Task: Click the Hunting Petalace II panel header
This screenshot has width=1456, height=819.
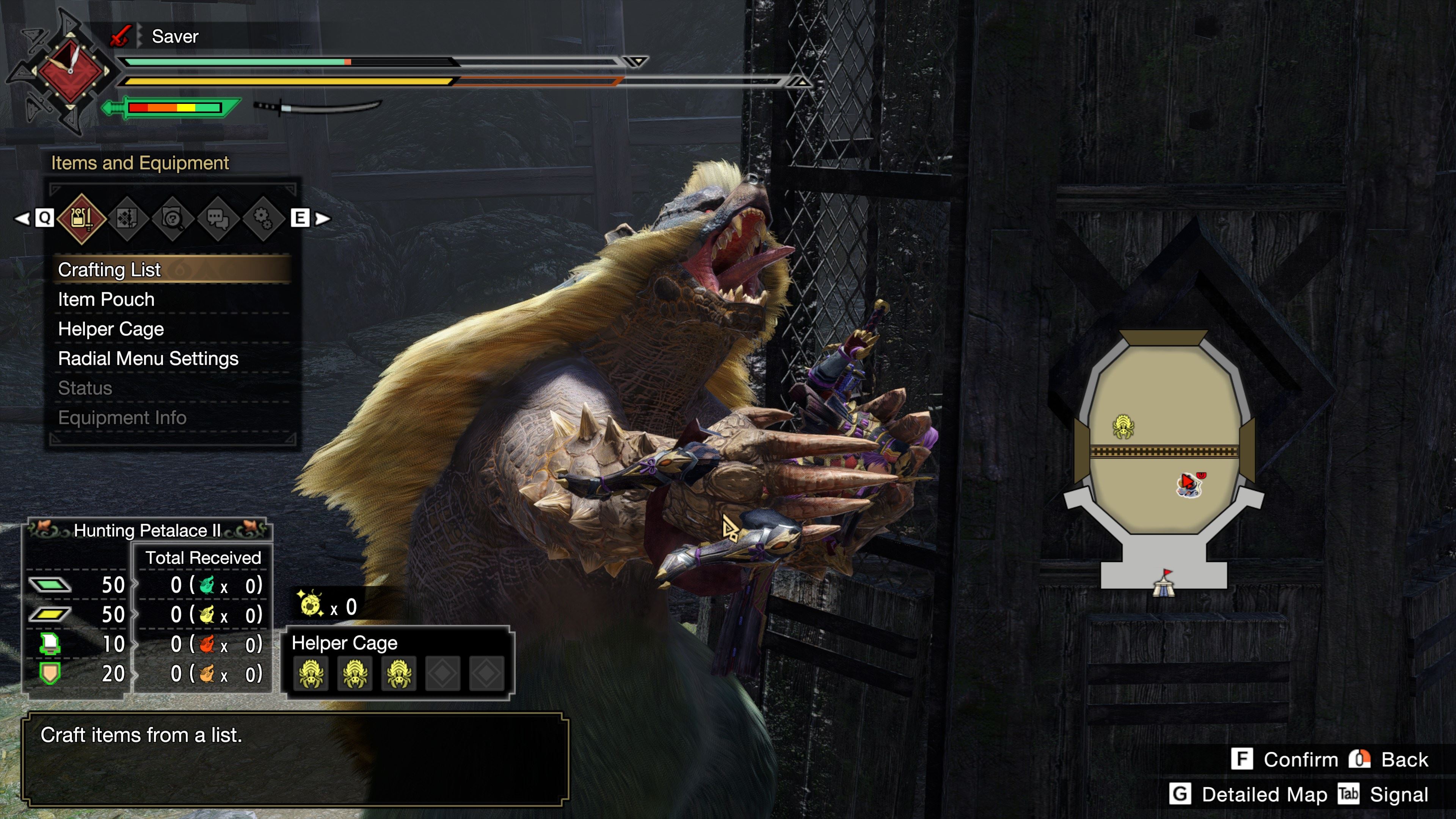Action: (147, 530)
